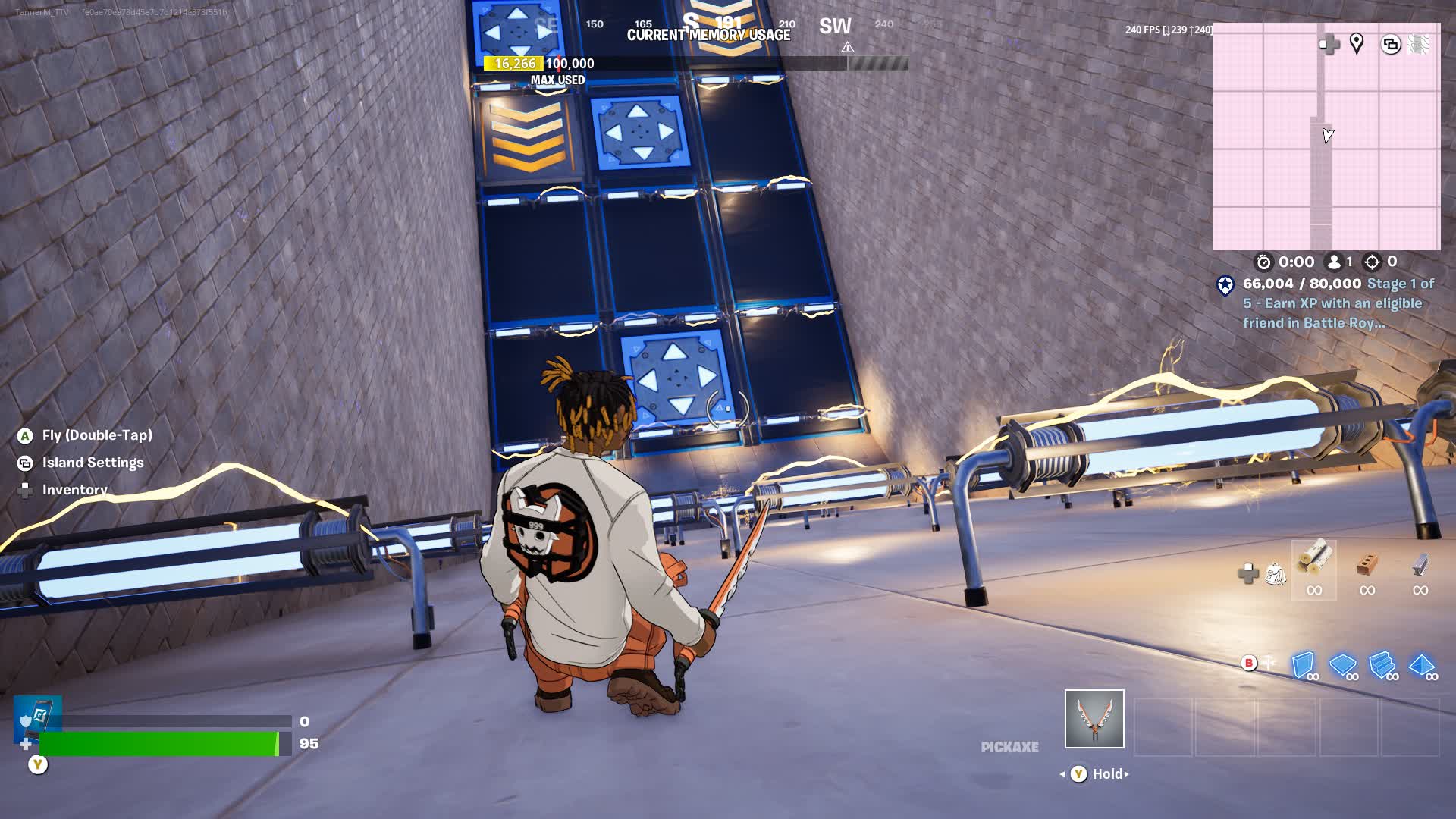Screen dimensions: 1456x819
Task: Click the backpack icon beside the resources
Action: [1276, 574]
